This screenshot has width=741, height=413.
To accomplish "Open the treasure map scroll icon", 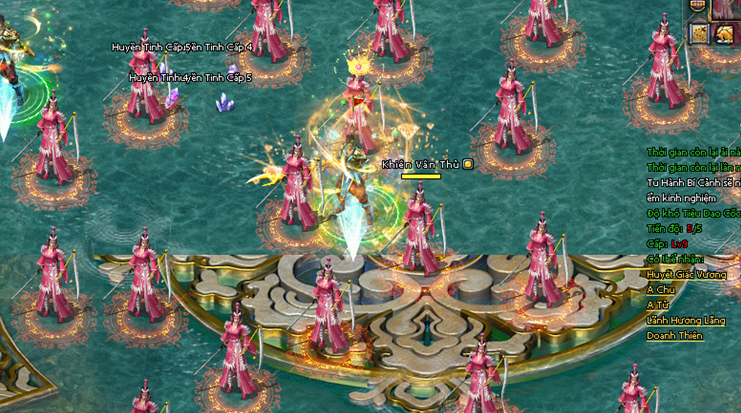I will pos(699,33).
